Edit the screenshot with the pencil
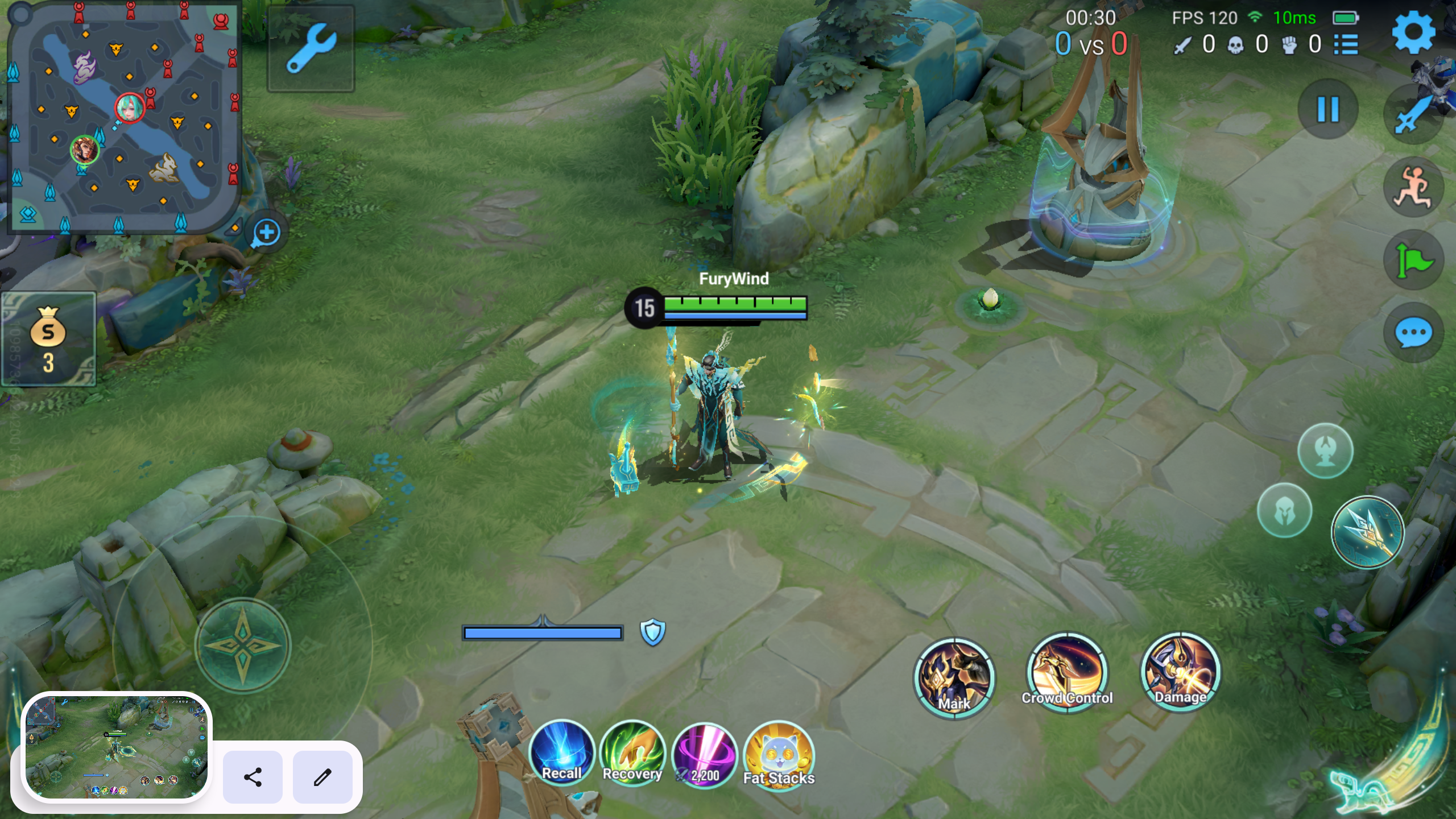The image size is (1456, 819). click(x=322, y=777)
